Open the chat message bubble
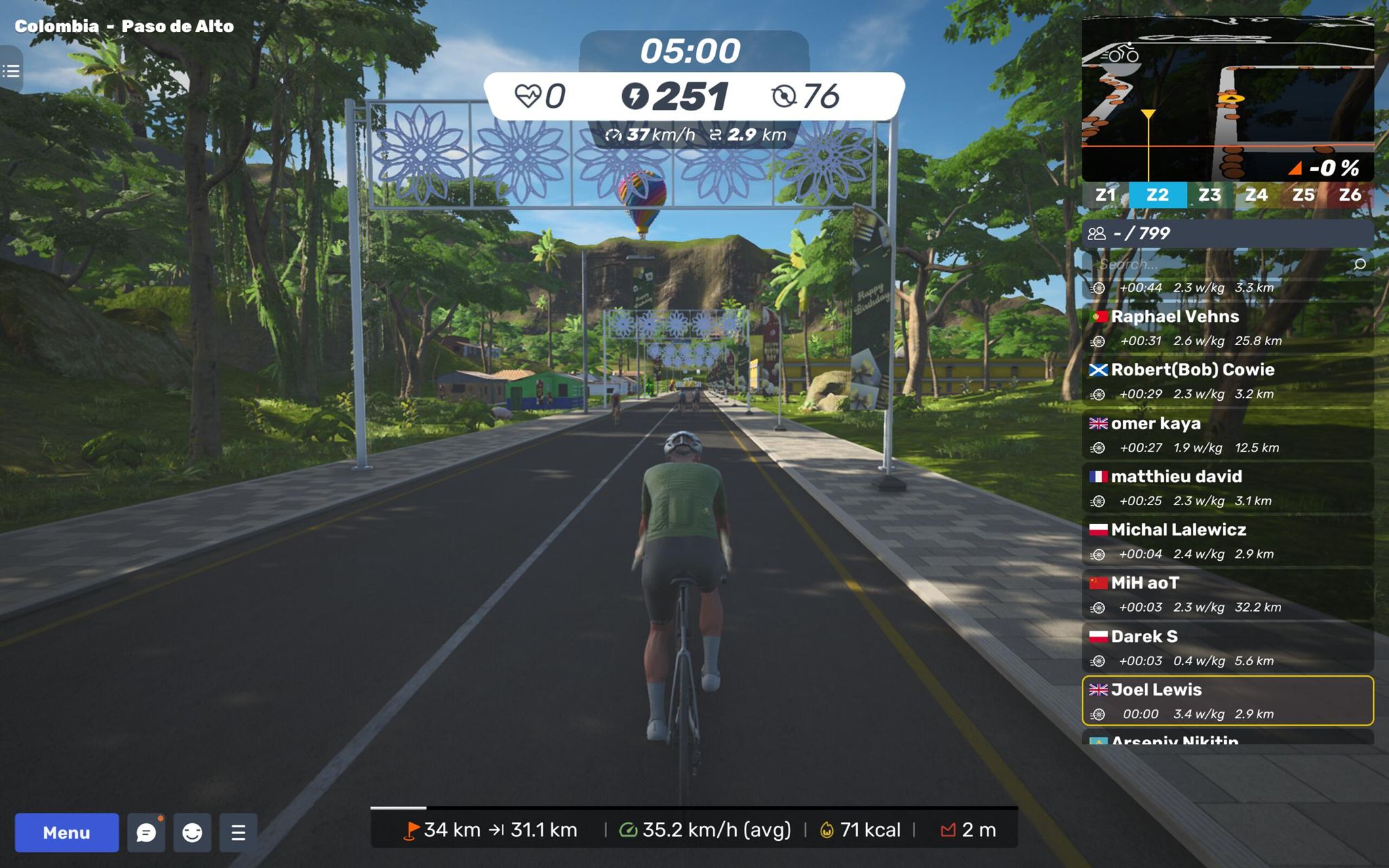The width and height of the screenshot is (1389, 868). tap(146, 832)
